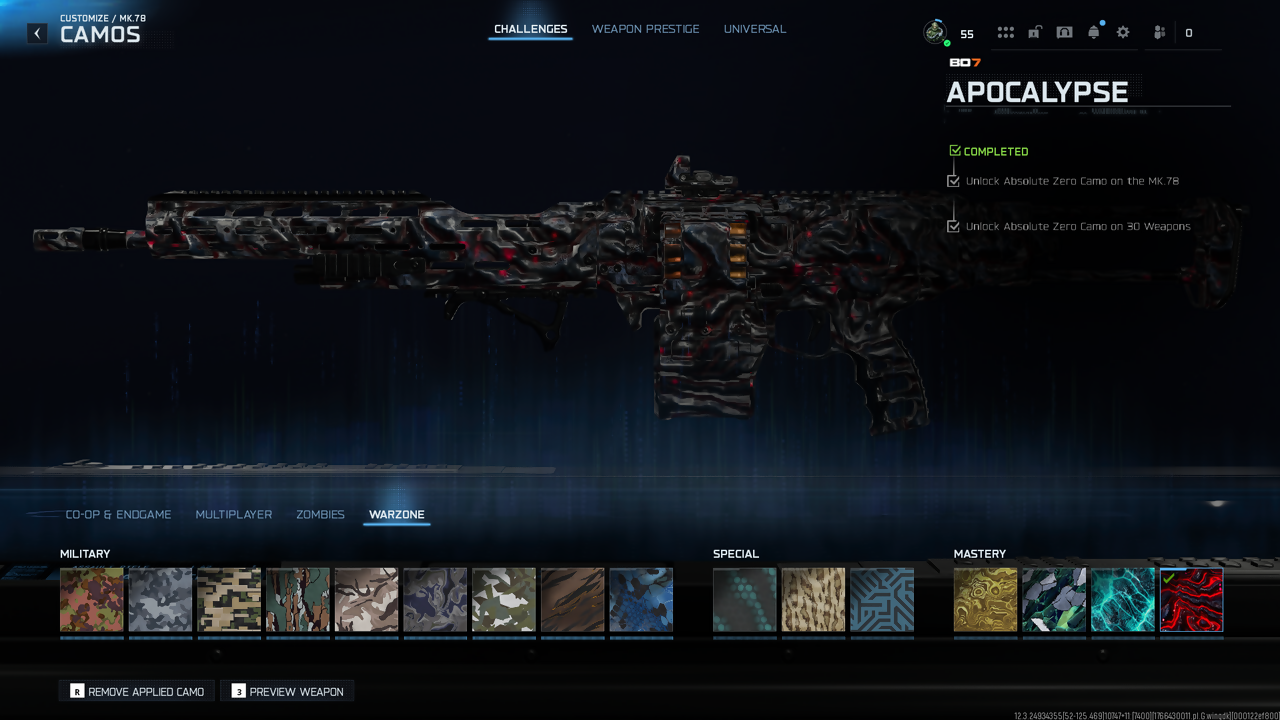This screenshot has height=720, width=1280.
Task: Select the red and black Apocalypse camo
Action: click(x=1191, y=600)
